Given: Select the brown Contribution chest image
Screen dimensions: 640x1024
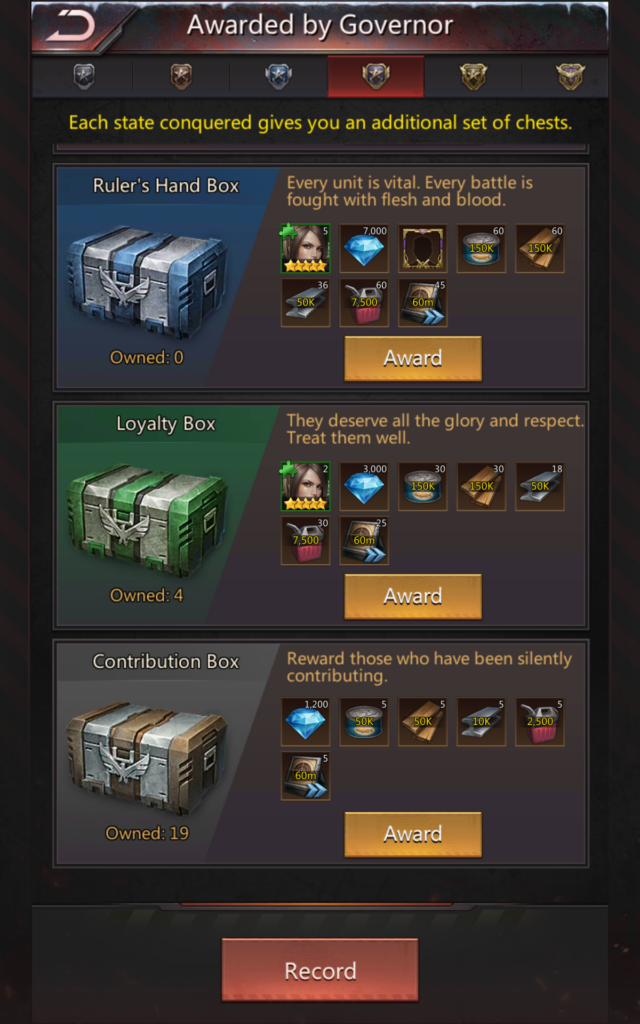Looking at the screenshot, I should pyautogui.click(x=147, y=755).
